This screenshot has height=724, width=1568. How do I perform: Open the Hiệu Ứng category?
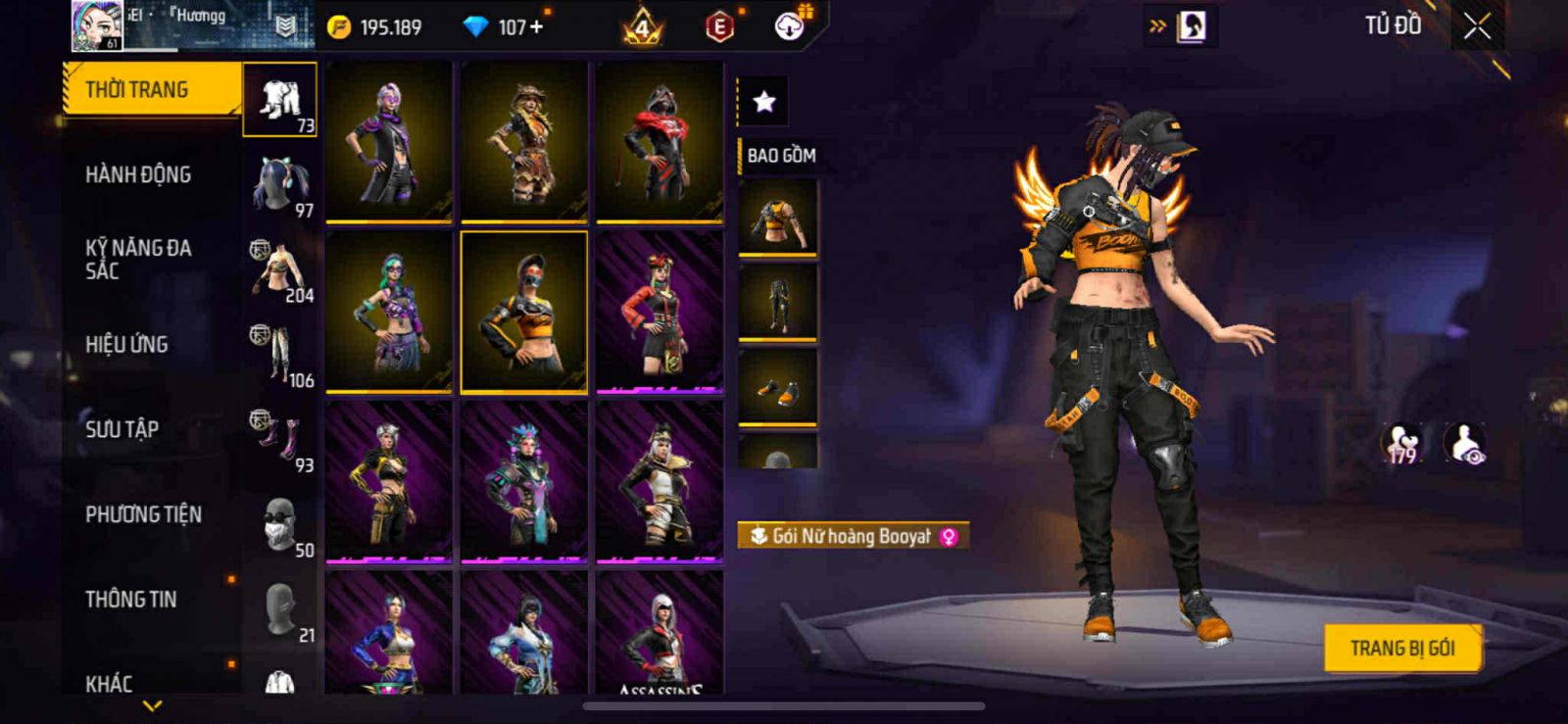pos(126,345)
